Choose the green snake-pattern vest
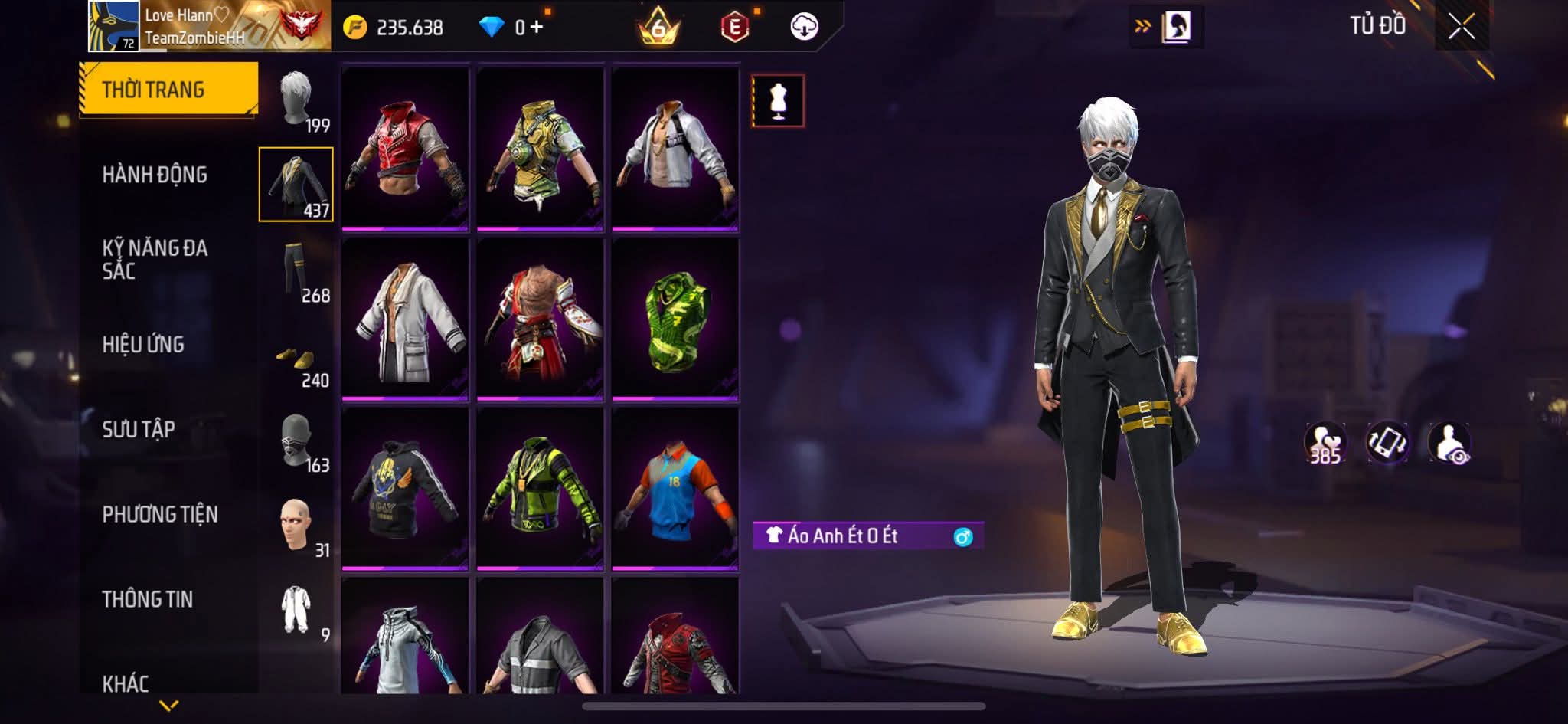This screenshot has height=724, width=1568. 675,318
